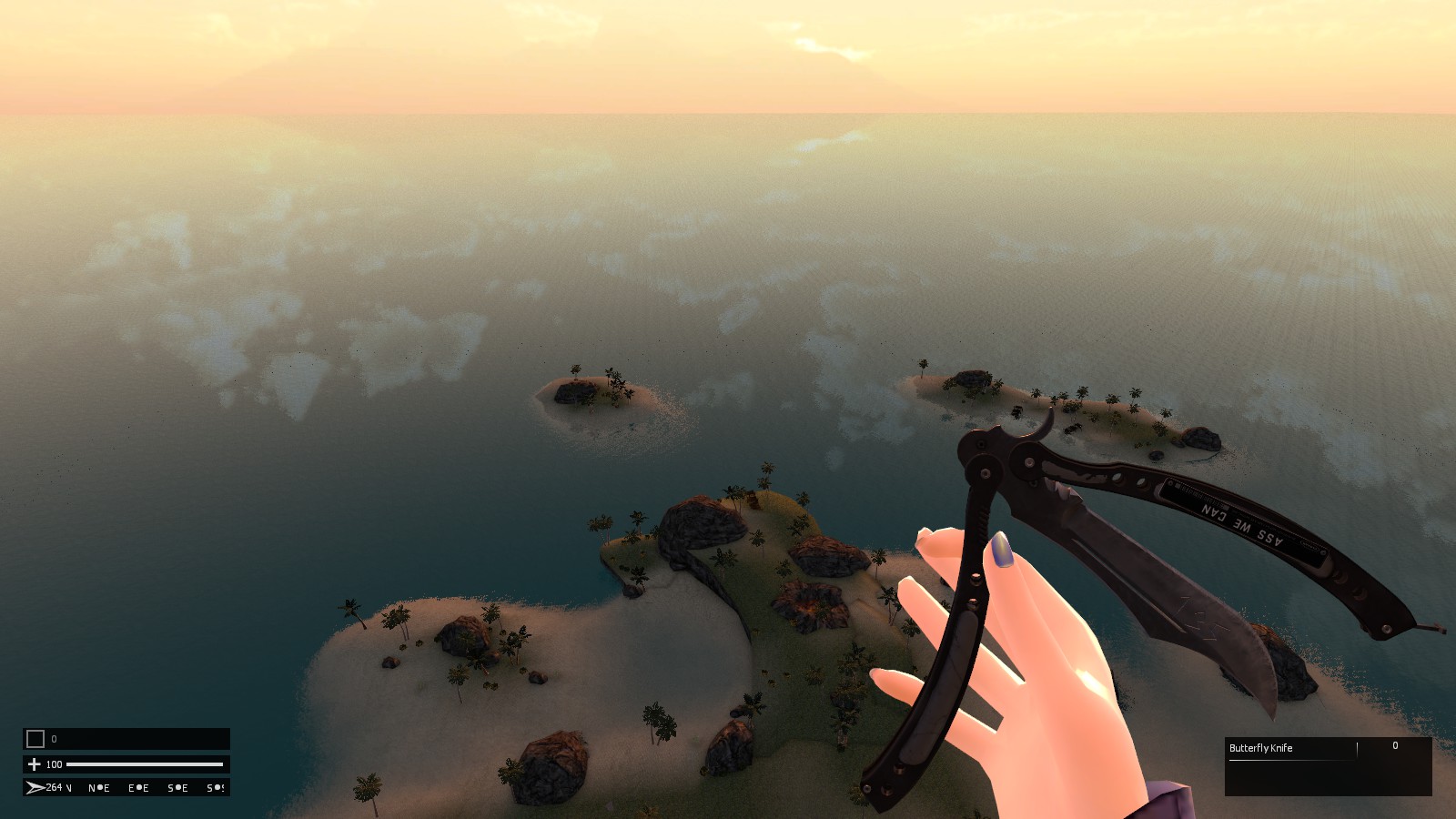The image size is (1456, 819).
Task: Select the Butterfly Knife weapon panel
Action: pos(1328,766)
